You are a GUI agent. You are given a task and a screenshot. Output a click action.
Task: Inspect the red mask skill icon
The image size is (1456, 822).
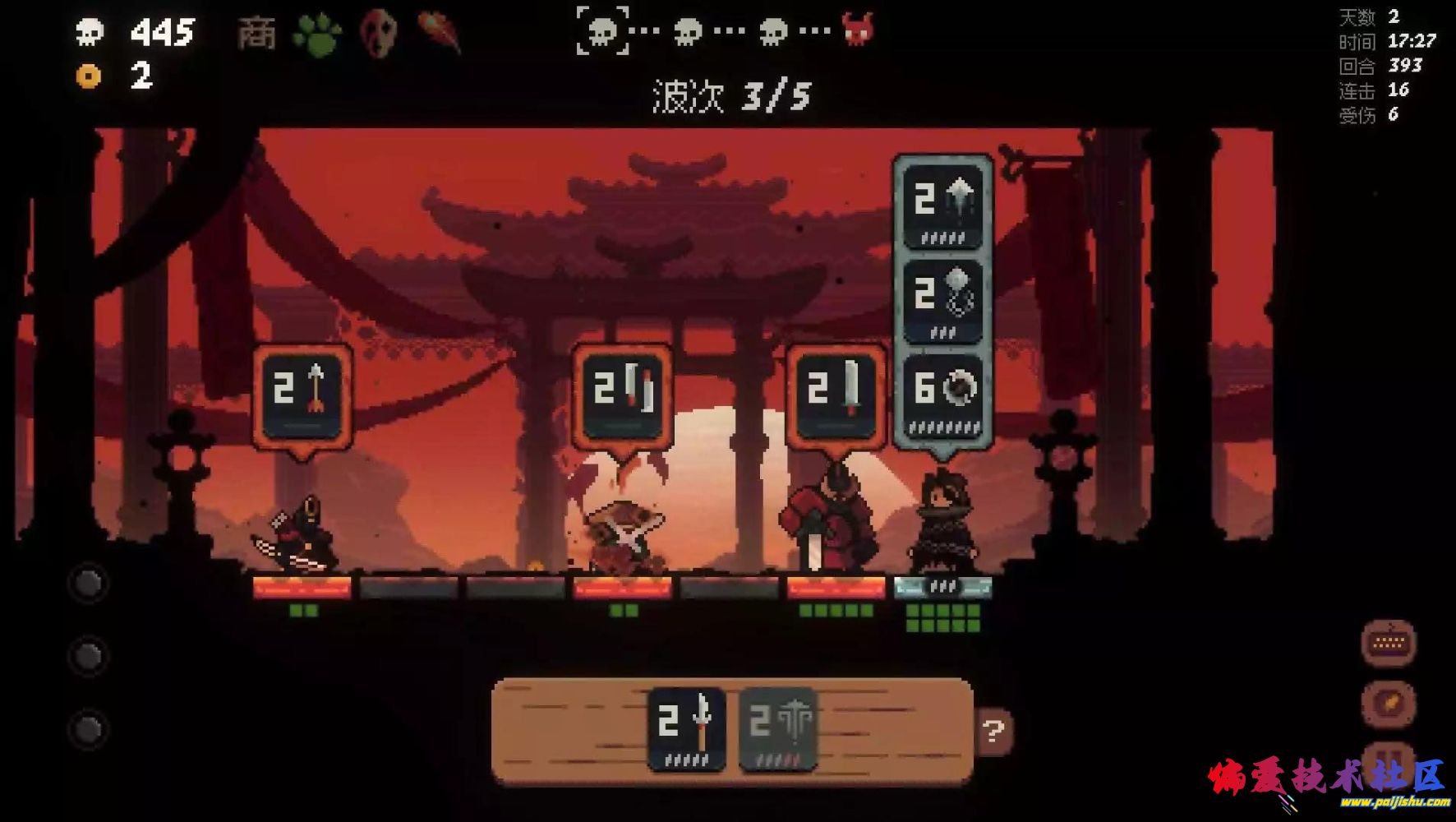tap(379, 33)
